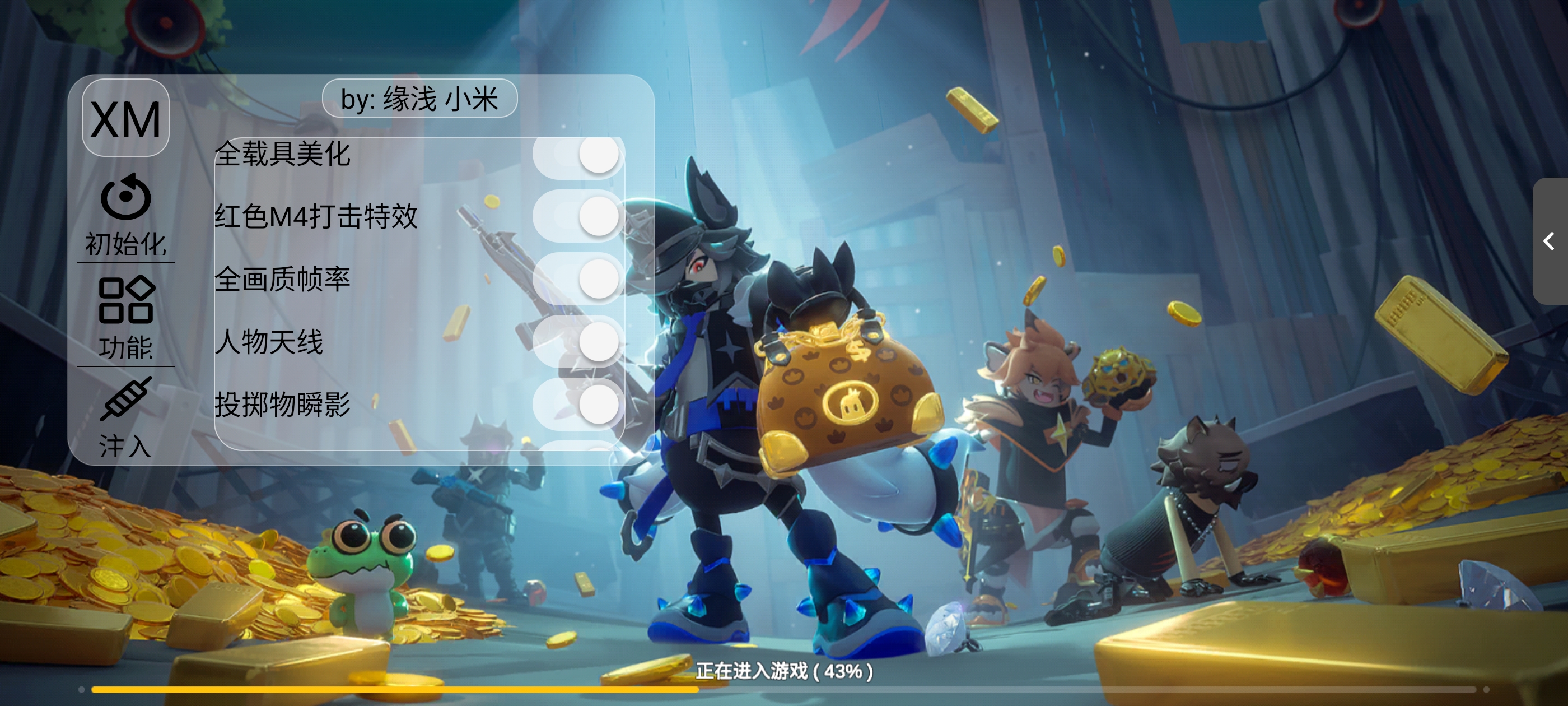Toggle the 全载具美化 switch

pos(578,155)
